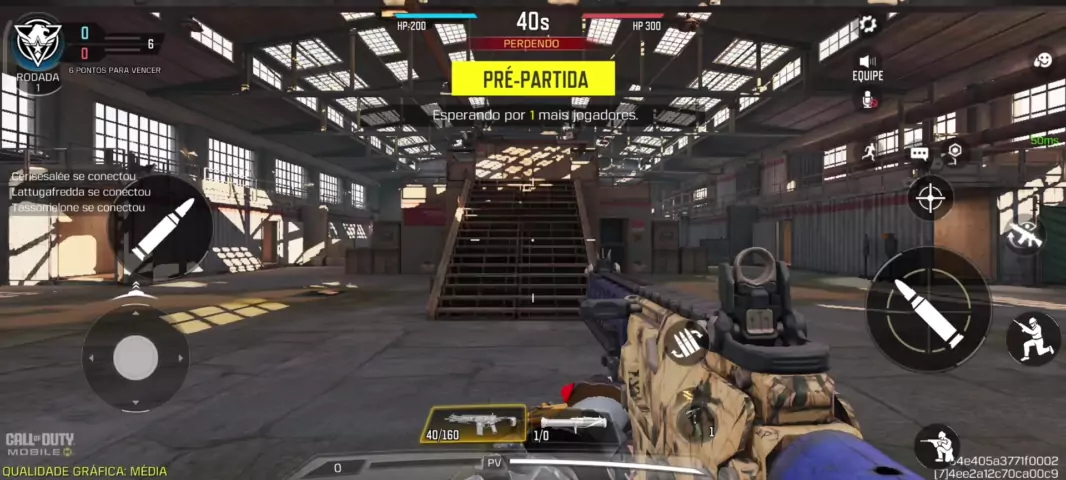Click the hexagon icon beside the chat bubble
This screenshot has height=480, width=1066.
click(954, 151)
